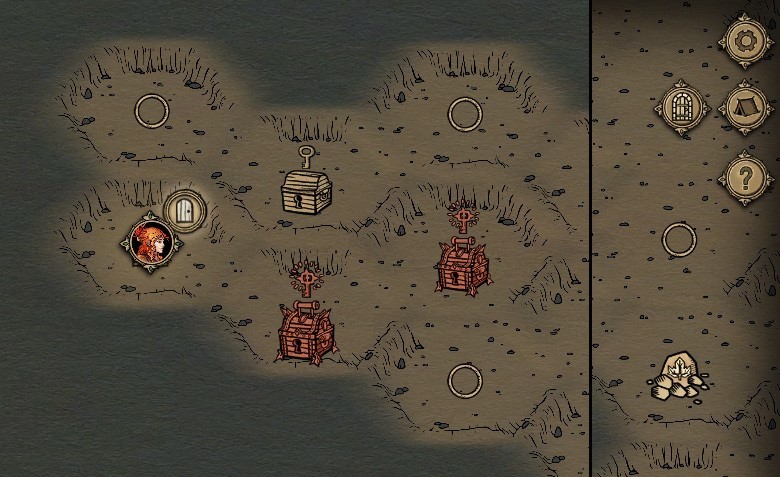This screenshot has width=780, height=477.
Task: Select the pale locked treasure chest node
Action: 305,189
